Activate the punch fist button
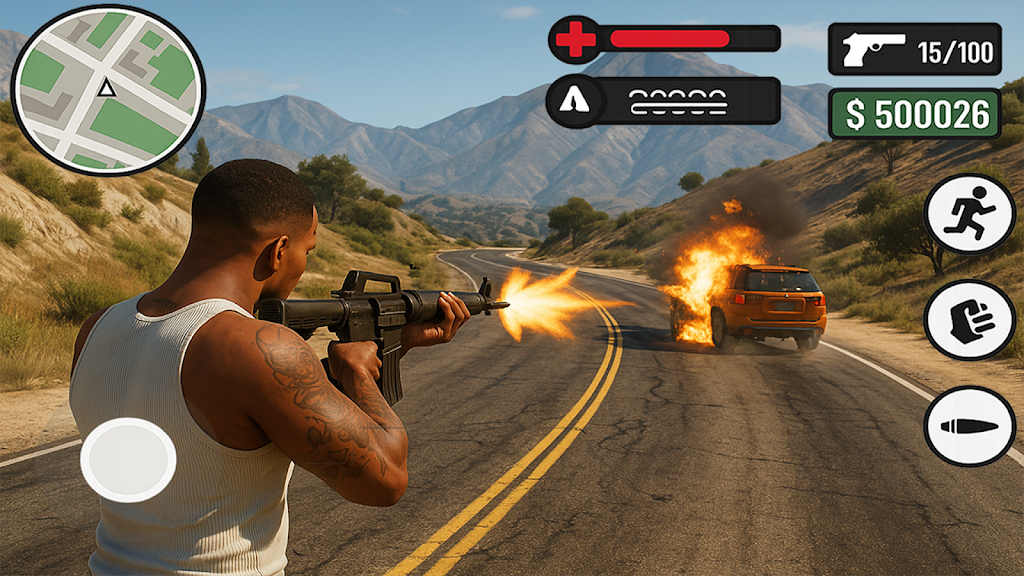Screen dimensions: 1024x576 [x=969, y=320]
